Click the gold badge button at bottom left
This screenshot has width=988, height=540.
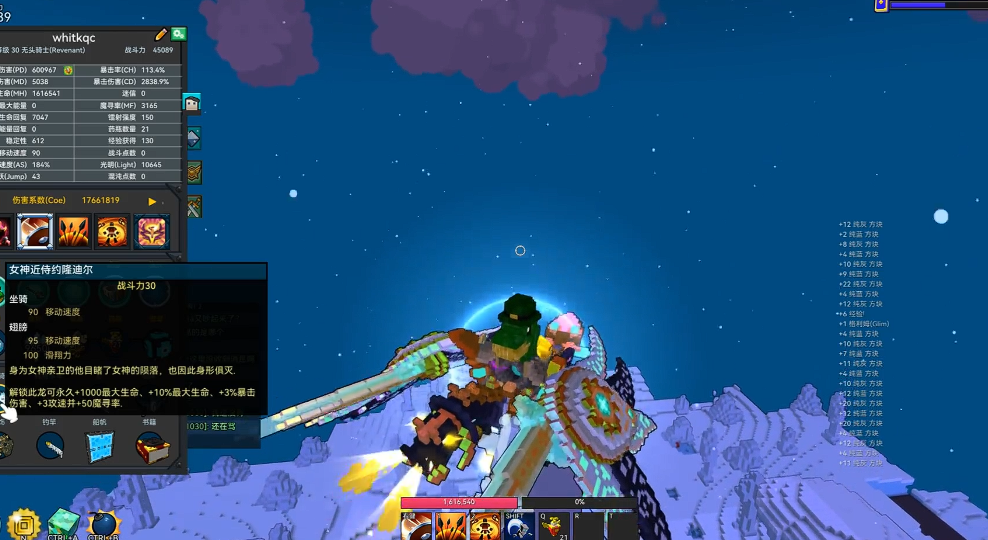click(22, 524)
